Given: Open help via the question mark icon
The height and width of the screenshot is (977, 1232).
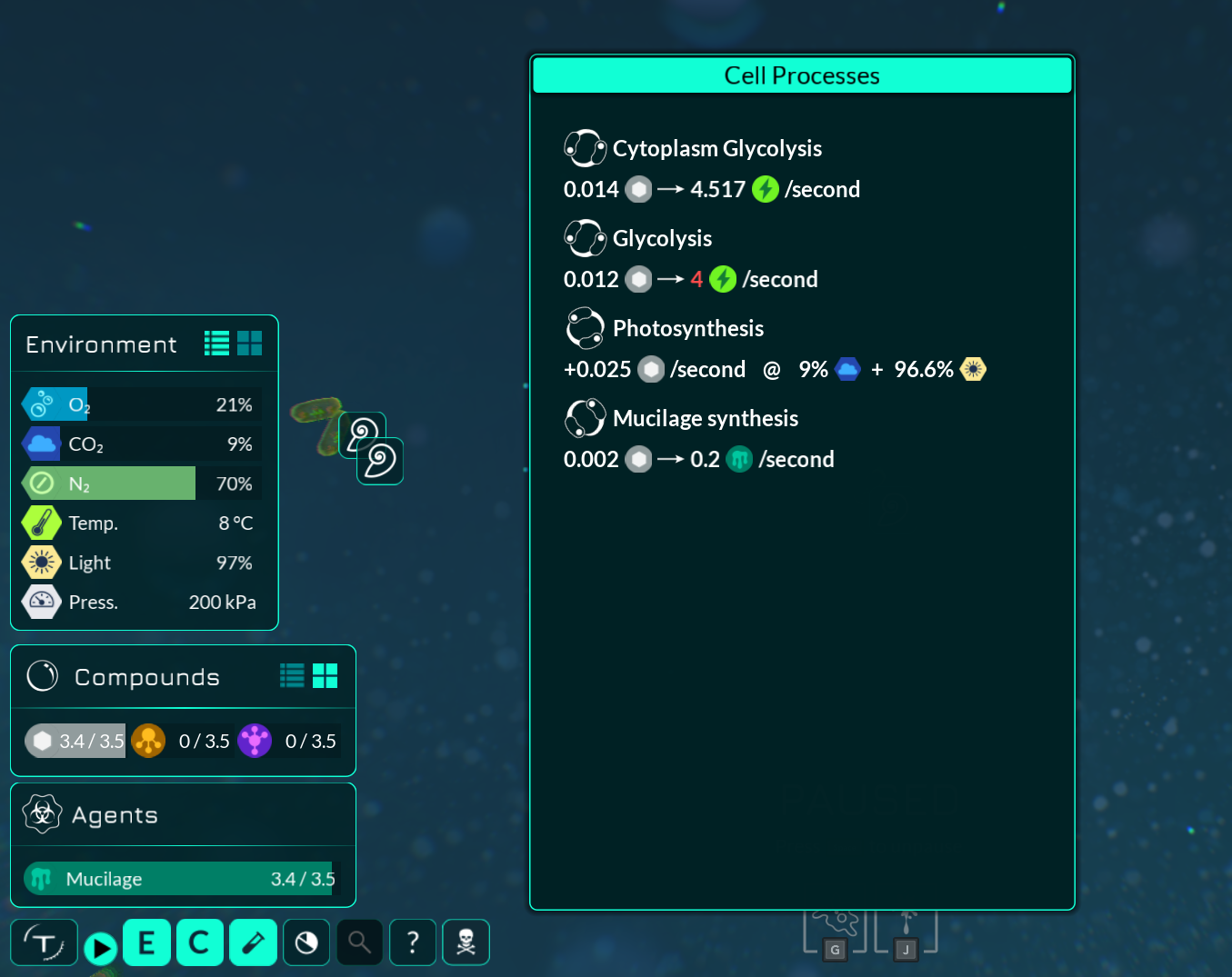Looking at the screenshot, I should (x=413, y=942).
